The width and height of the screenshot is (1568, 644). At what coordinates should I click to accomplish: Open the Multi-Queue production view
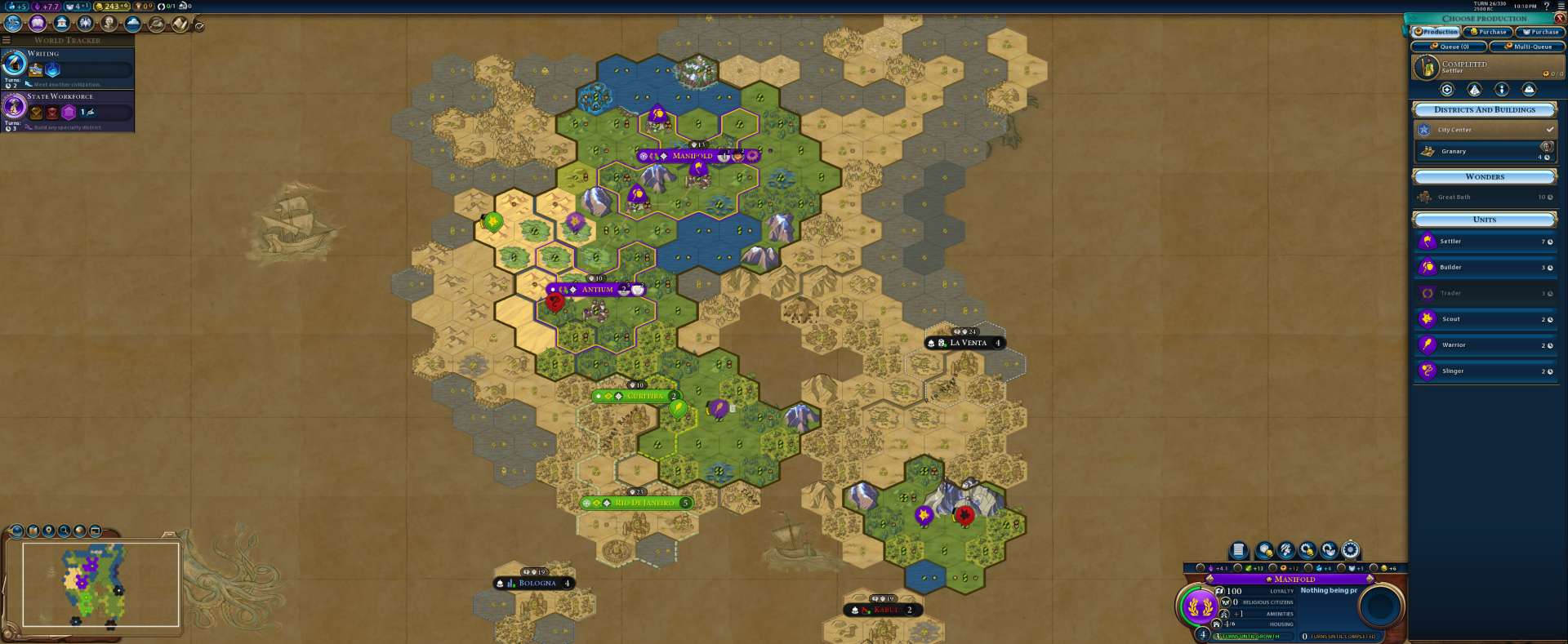click(1527, 47)
